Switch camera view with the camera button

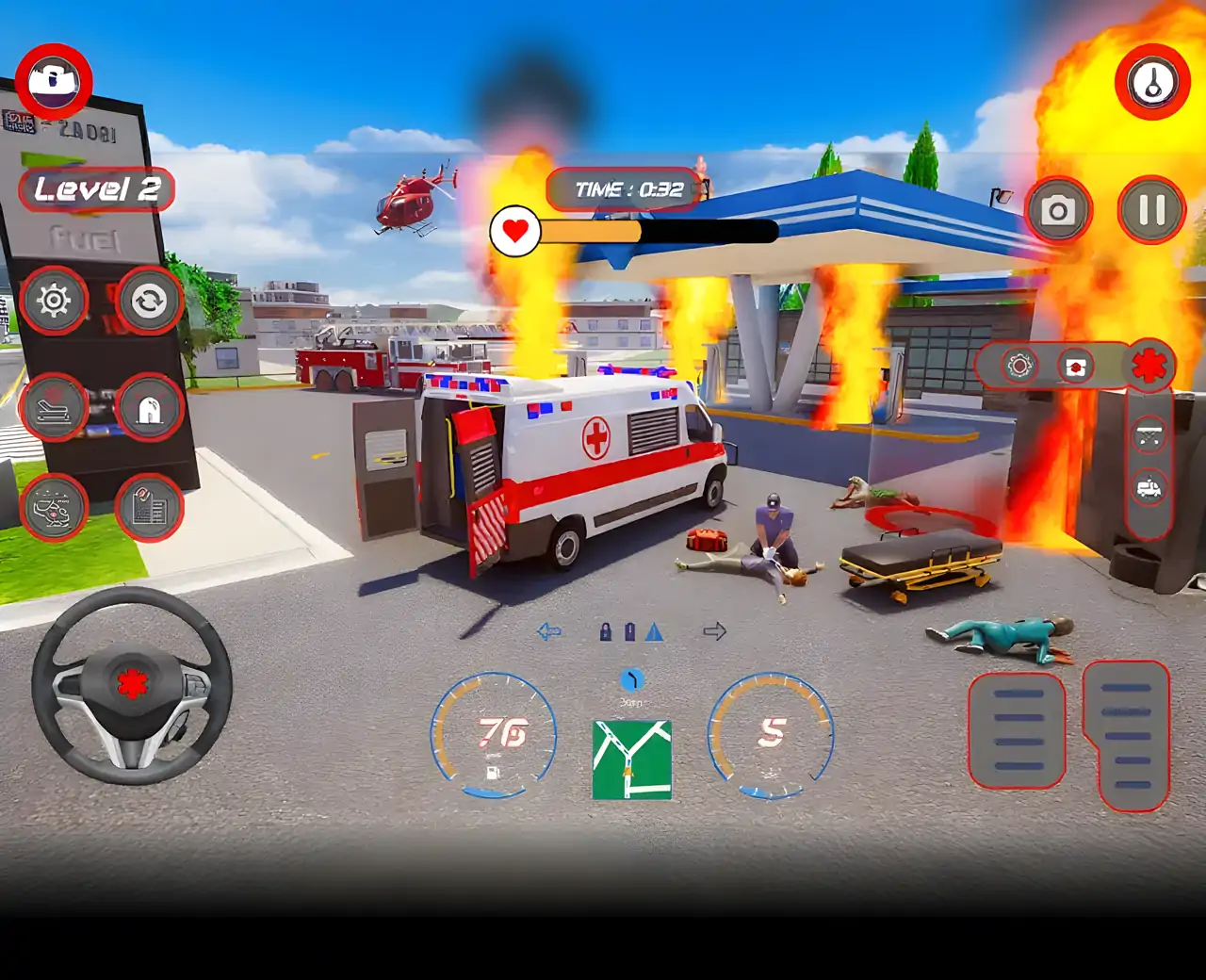(x=1058, y=210)
